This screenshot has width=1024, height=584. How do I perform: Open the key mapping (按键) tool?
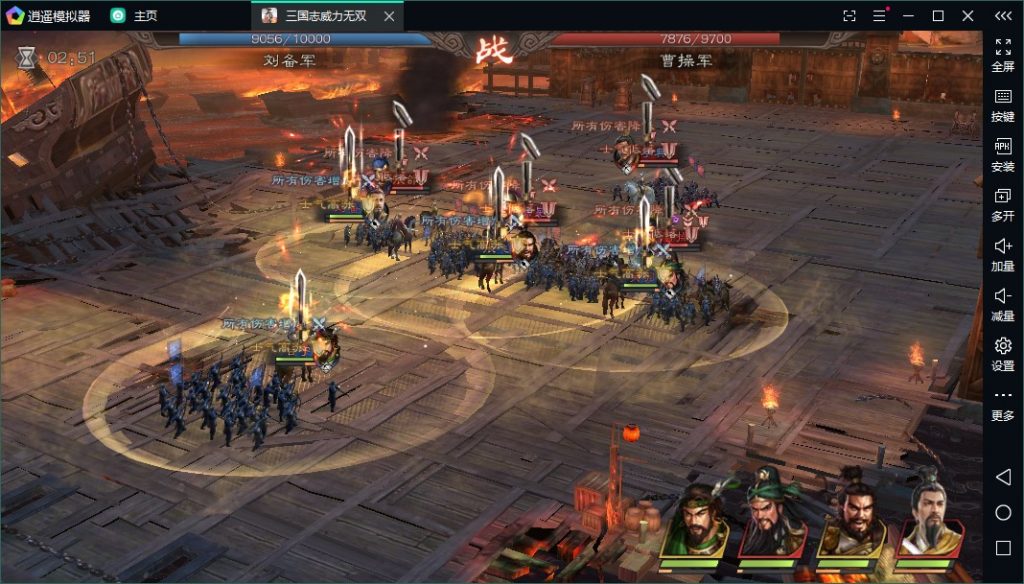[1002, 103]
